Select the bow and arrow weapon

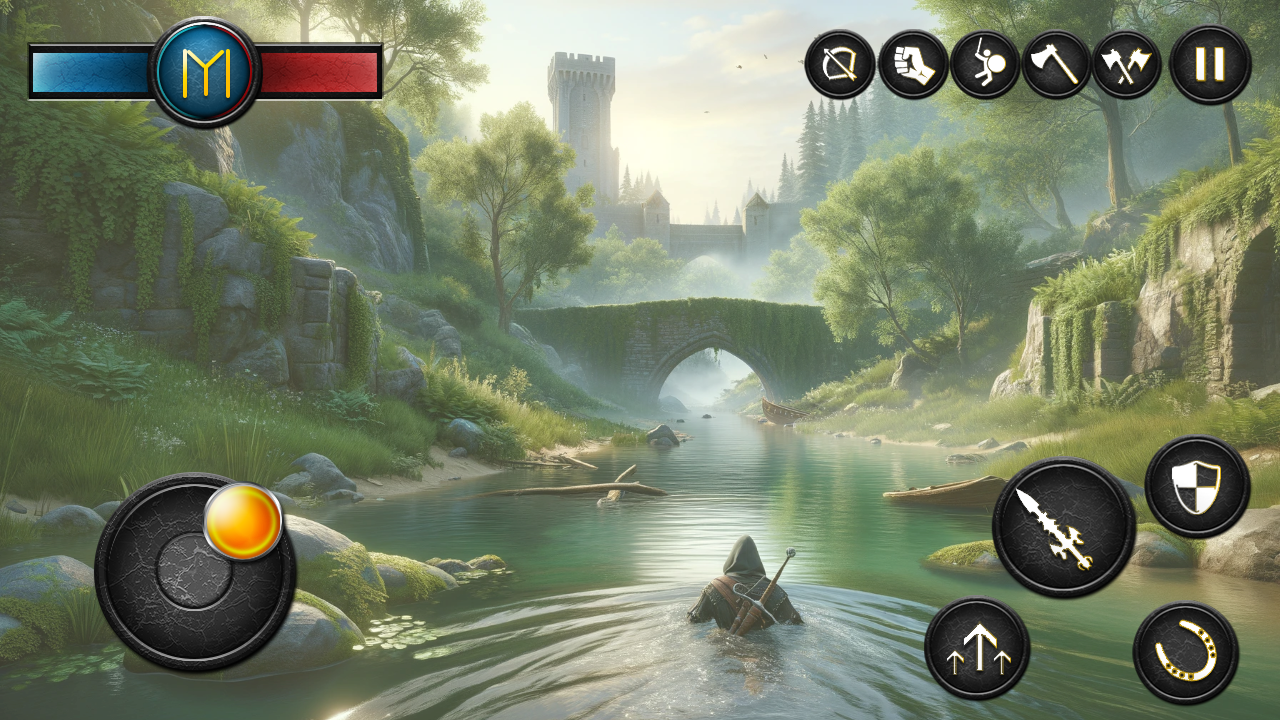click(840, 65)
